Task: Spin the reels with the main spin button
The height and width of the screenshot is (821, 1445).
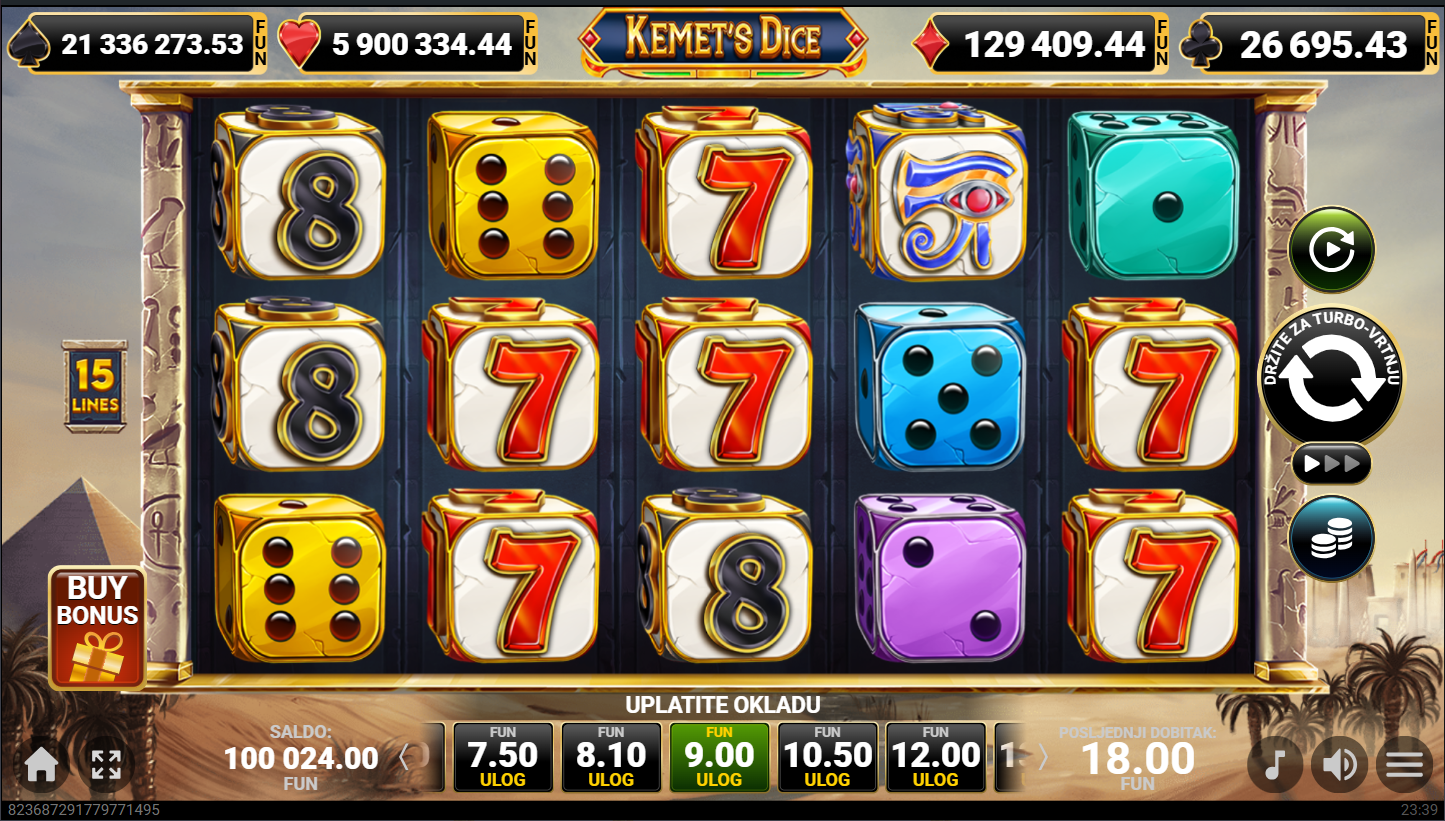Action: pyautogui.click(x=1330, y=377)
